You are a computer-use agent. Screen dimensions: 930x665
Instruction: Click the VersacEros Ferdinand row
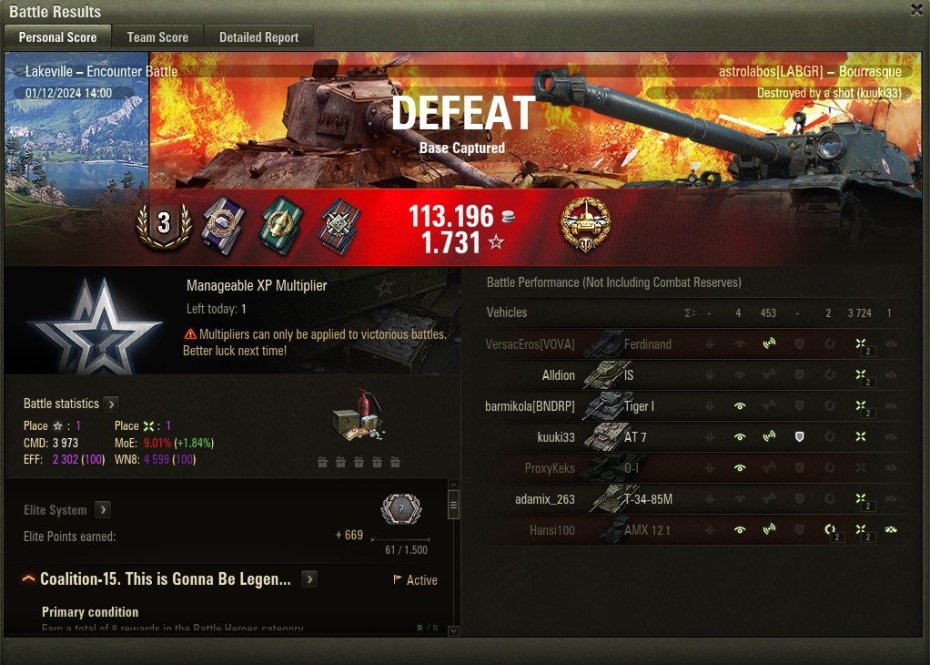(690, 344)
